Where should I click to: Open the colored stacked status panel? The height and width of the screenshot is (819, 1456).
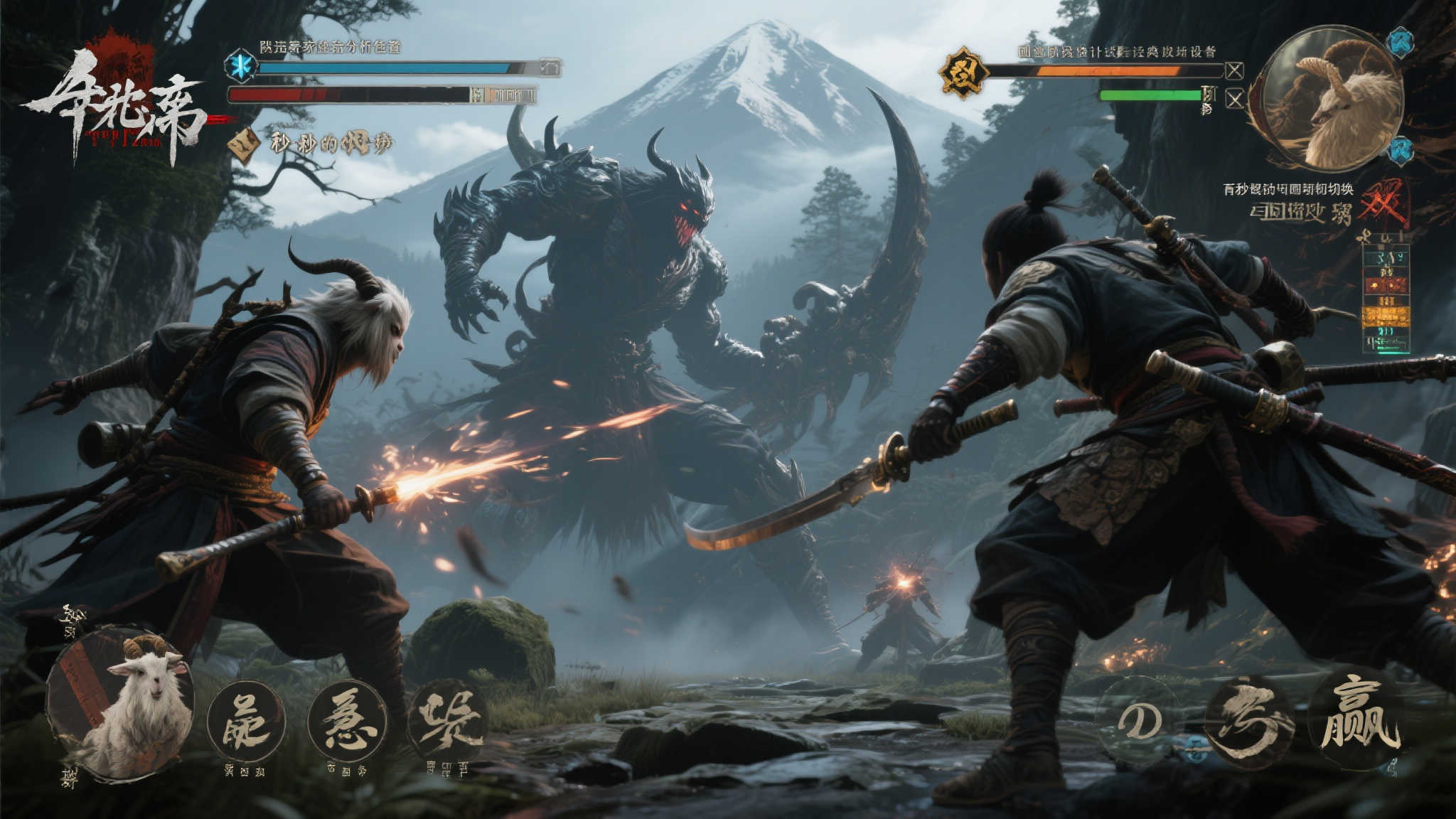pyautogui.click(x=1386, y=299)
